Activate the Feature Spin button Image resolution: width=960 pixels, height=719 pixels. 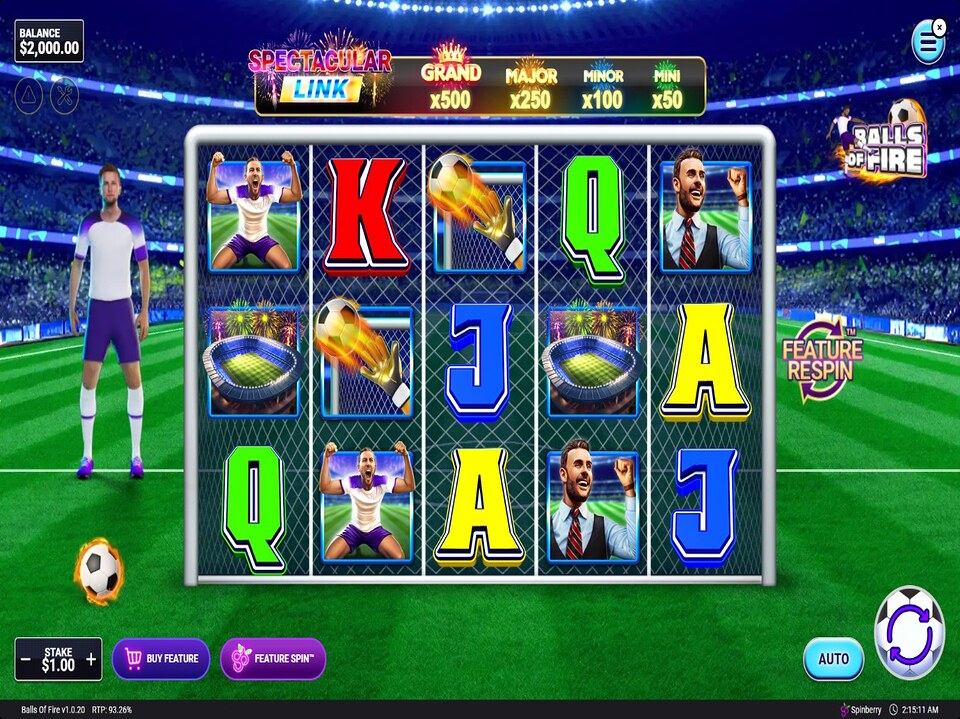point(273,658)
